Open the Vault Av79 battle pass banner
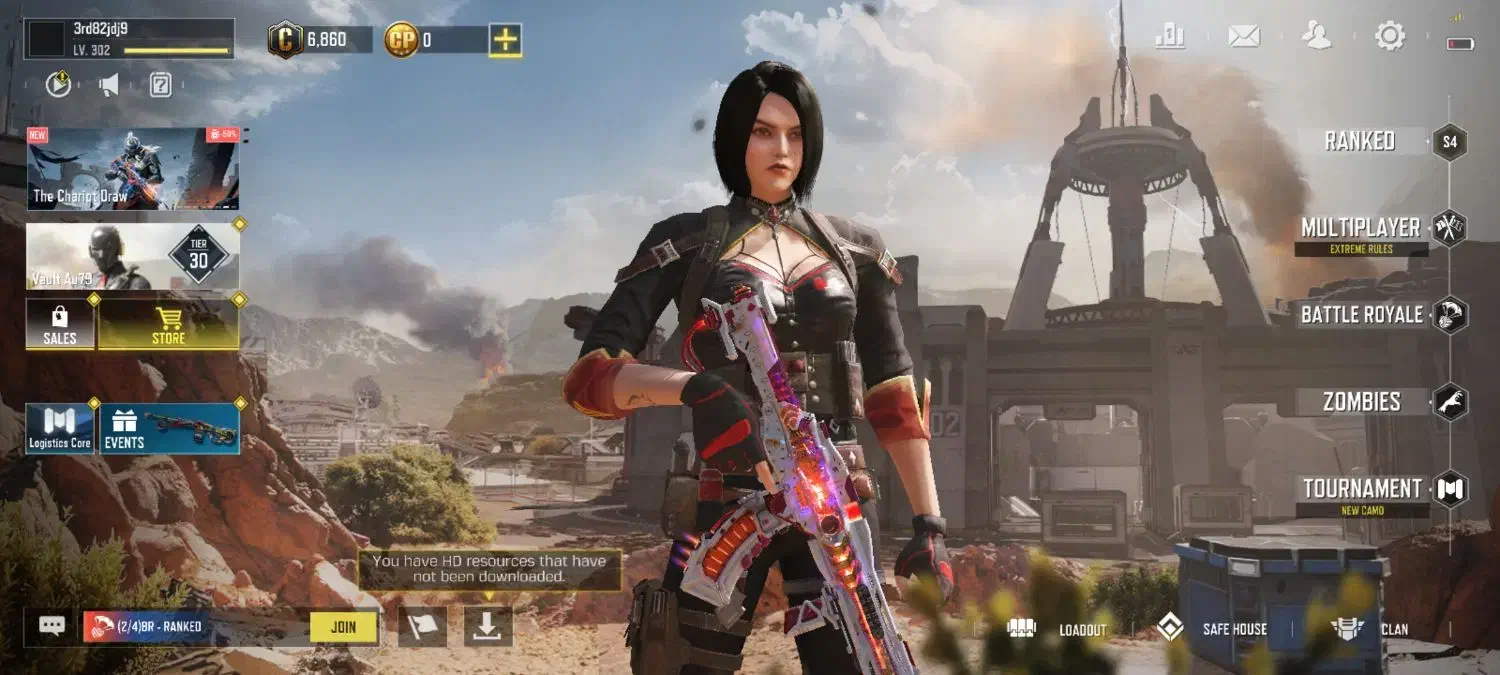This screenshot has width=1500, height=675. pyautogui.click(x=133, y=256)
